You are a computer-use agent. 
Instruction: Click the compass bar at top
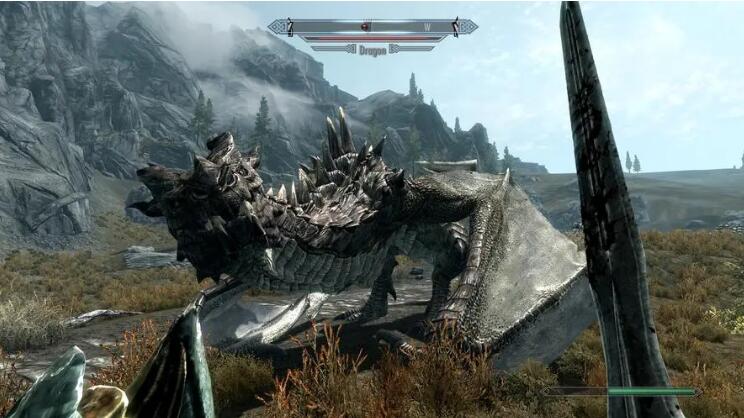coord(372,27)
